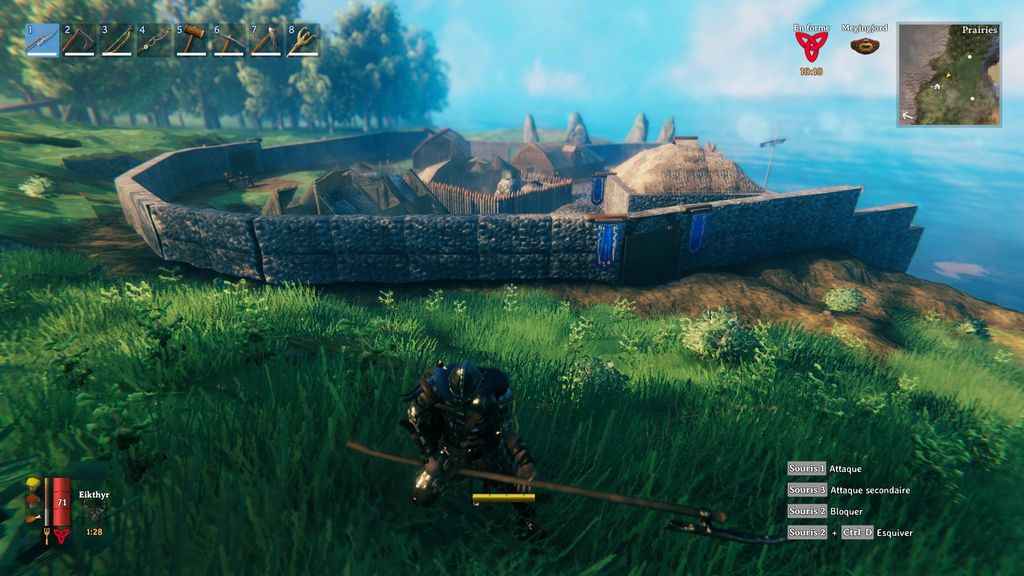Equip the wooden hammer in slot 5

click(x=191, y=40)
